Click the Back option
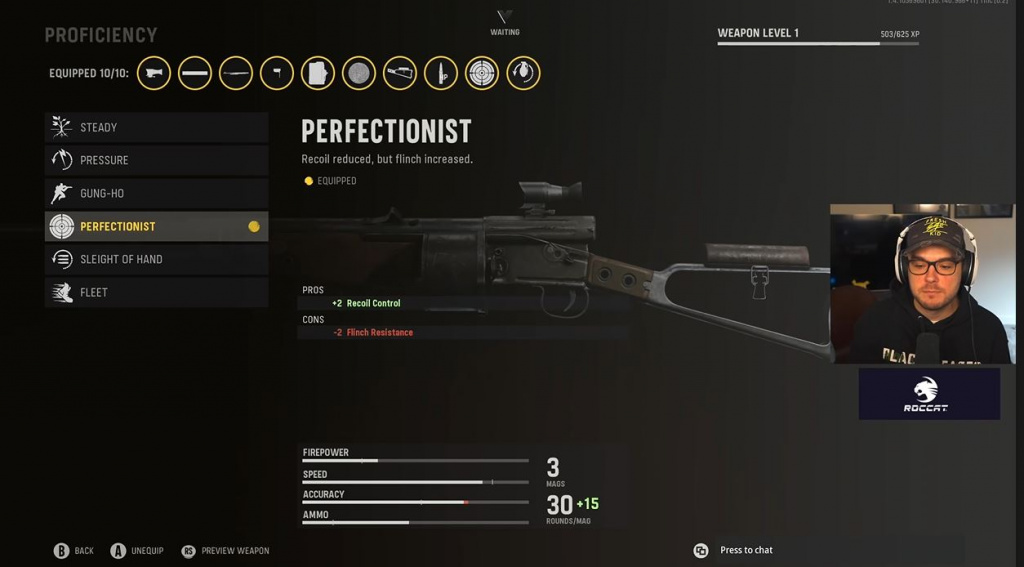 (73, 550)
